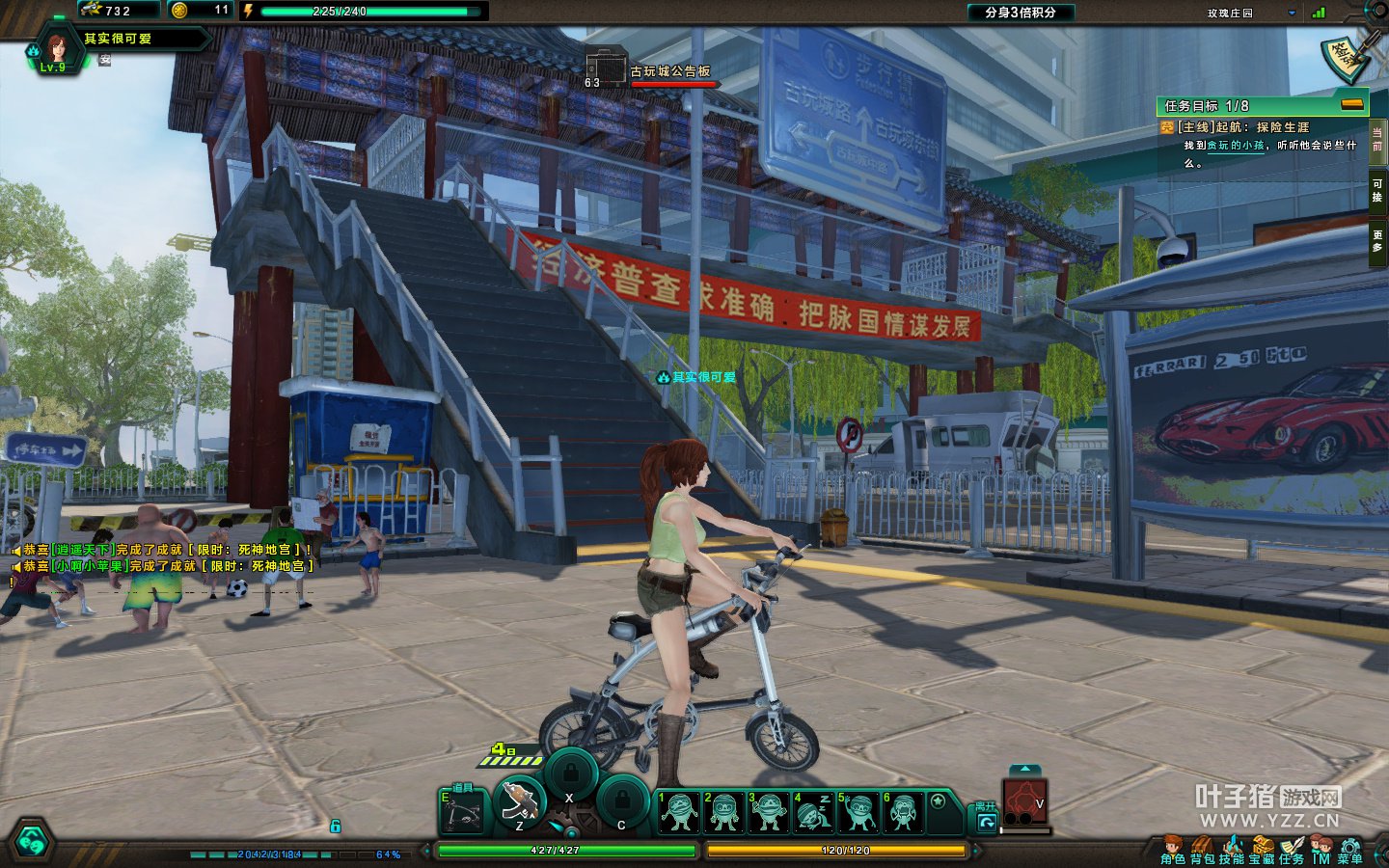The image size is (1389, 868).
Task: Use the folding bike item slot
Action: tap(462, 815)
